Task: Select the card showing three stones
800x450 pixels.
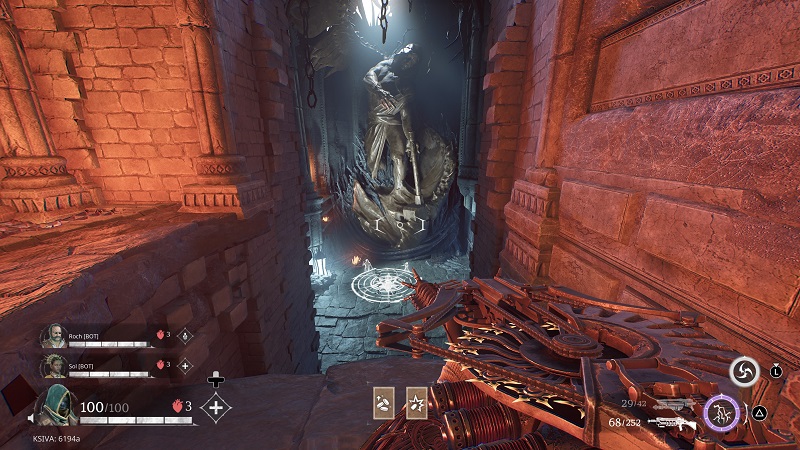Action: coord(383,400)
